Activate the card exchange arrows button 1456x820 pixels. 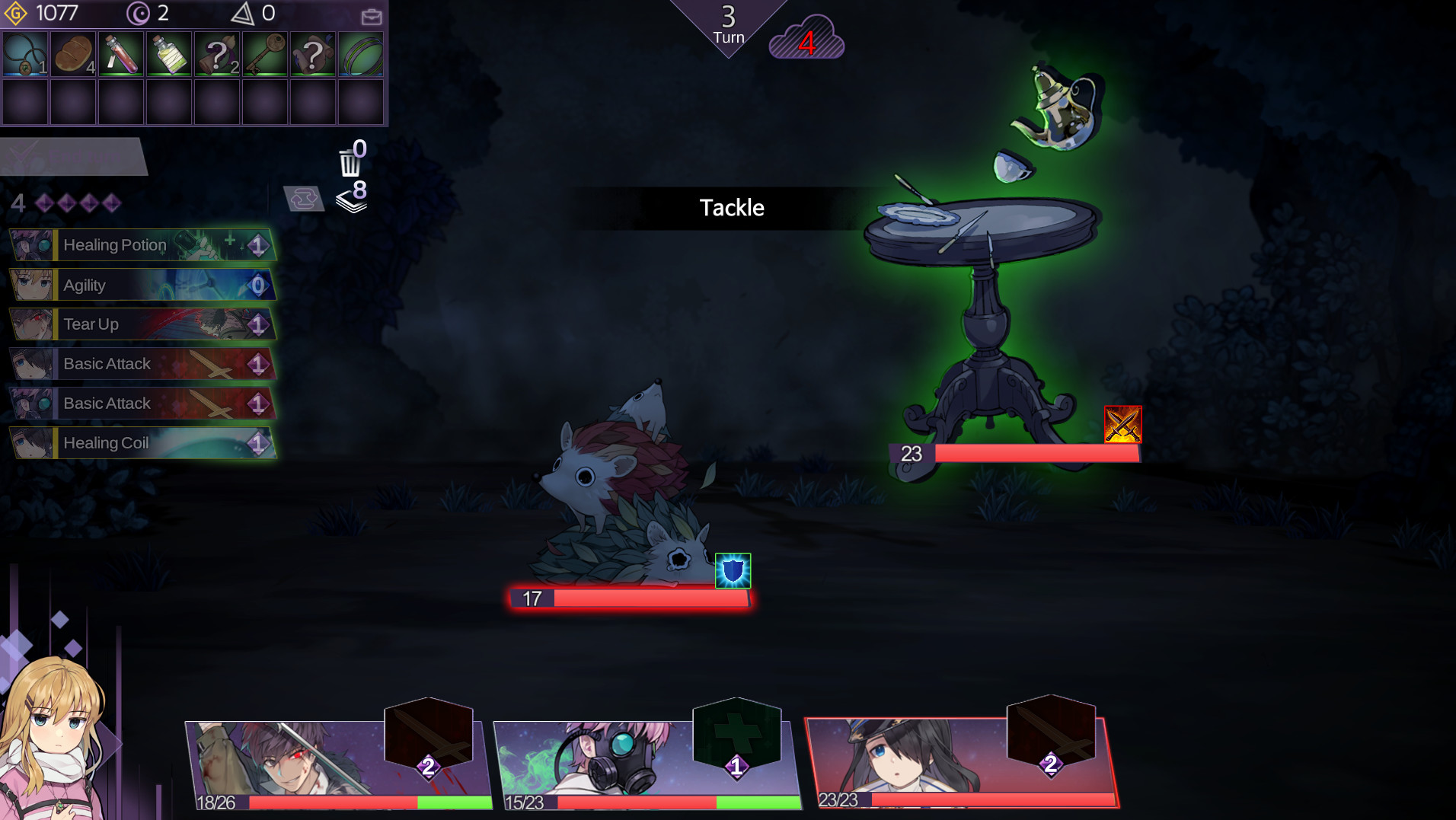(304, 199)
